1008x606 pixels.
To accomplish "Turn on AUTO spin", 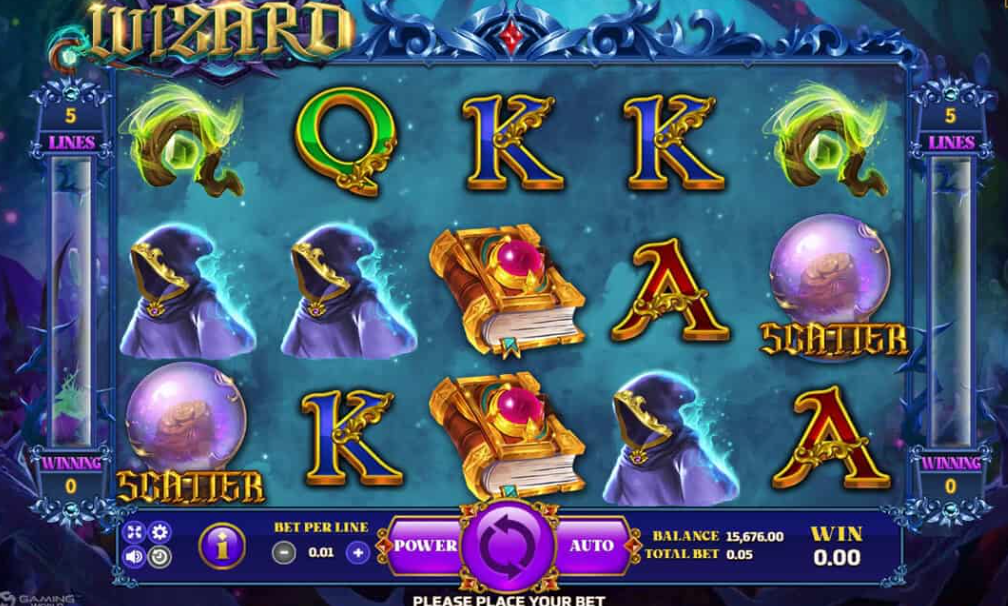I will pyautogui.click(x=592, y=546).
